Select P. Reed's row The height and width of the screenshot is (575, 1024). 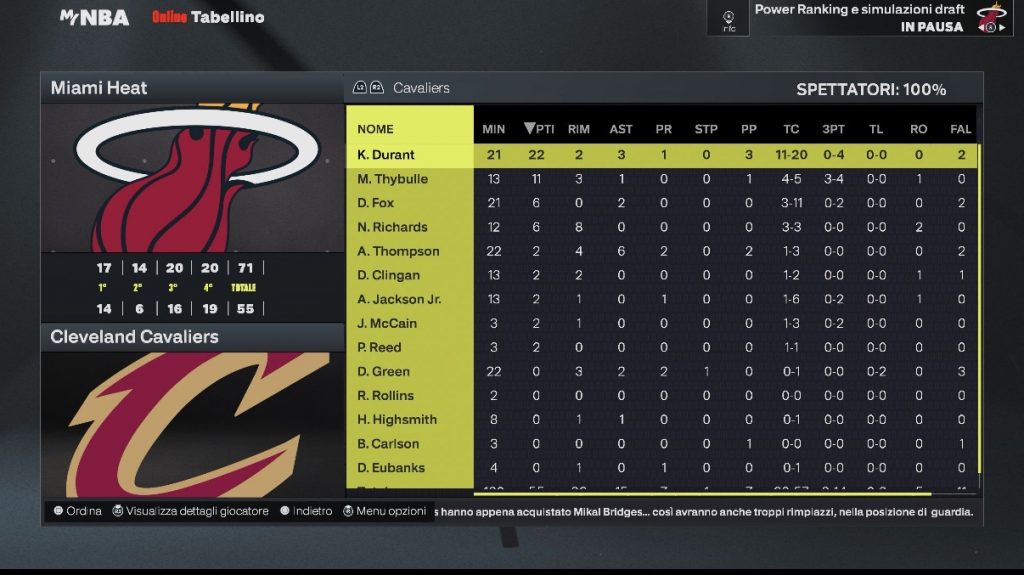coord(379,347)
